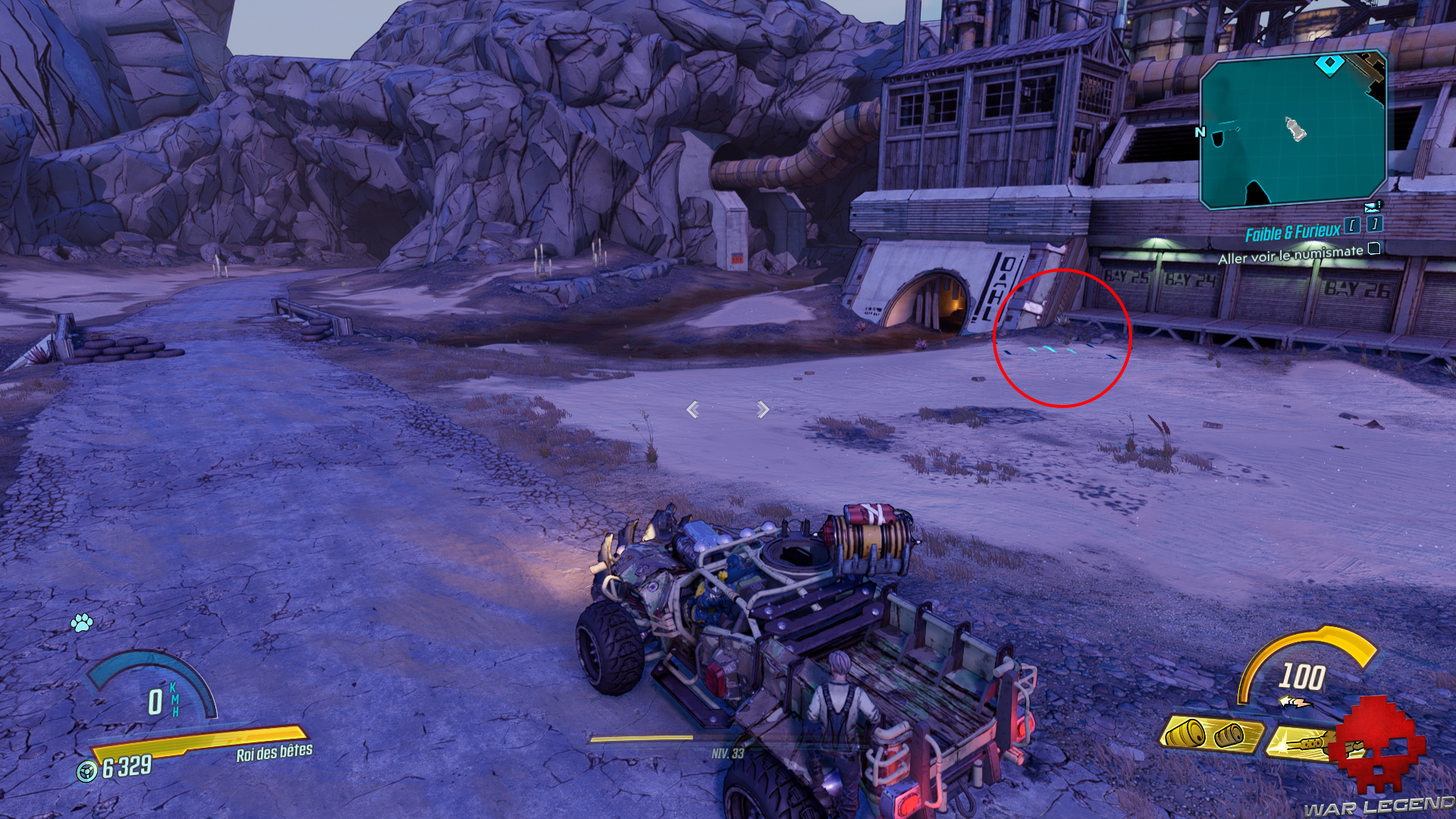Click the mail notification icon below the minimap

click(x=1372, y=208)
